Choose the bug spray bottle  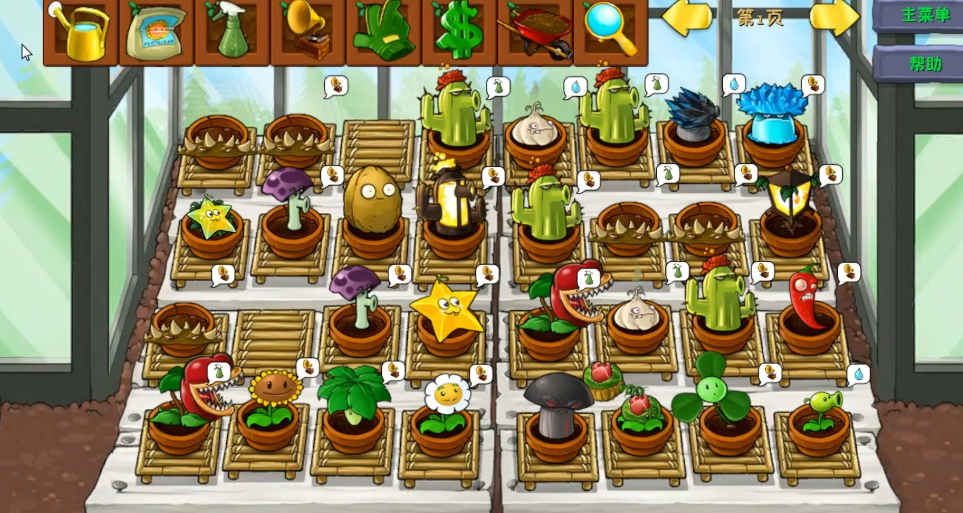pyautogui.click(x=232, y=31)
